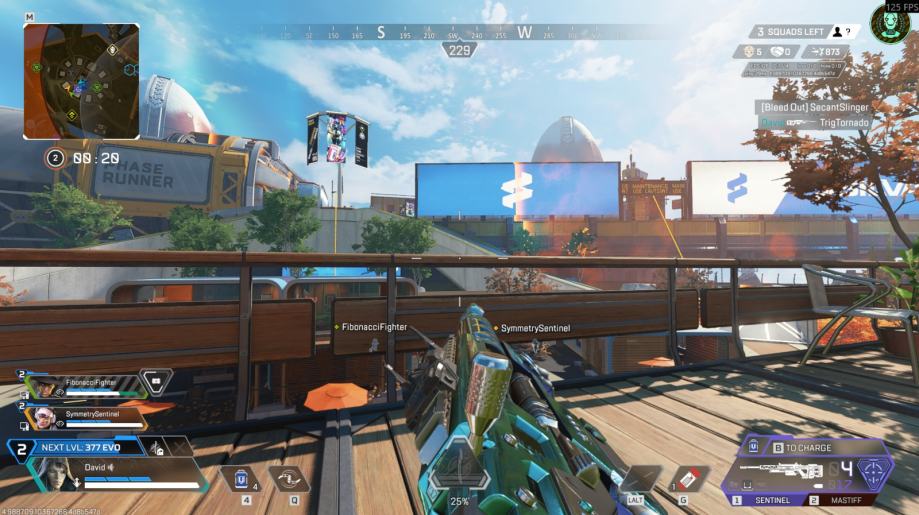Click the FibonacciFighter teammate name tag
The width and height of the screenshot is (919, 515).
tap(373, 327)
